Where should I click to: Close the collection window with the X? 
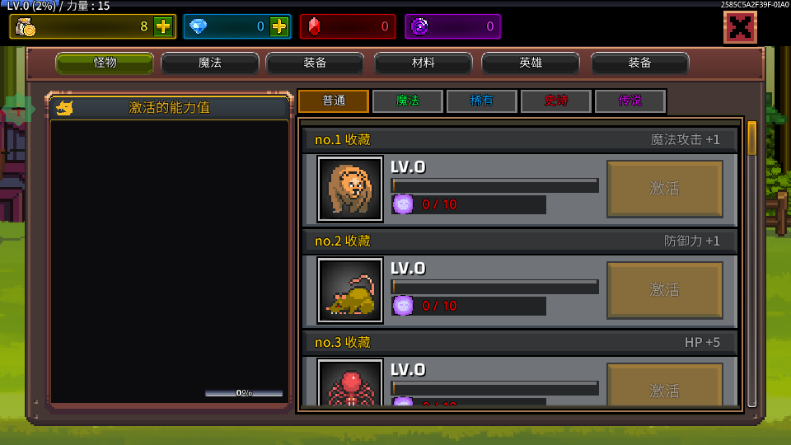(740, 27)
